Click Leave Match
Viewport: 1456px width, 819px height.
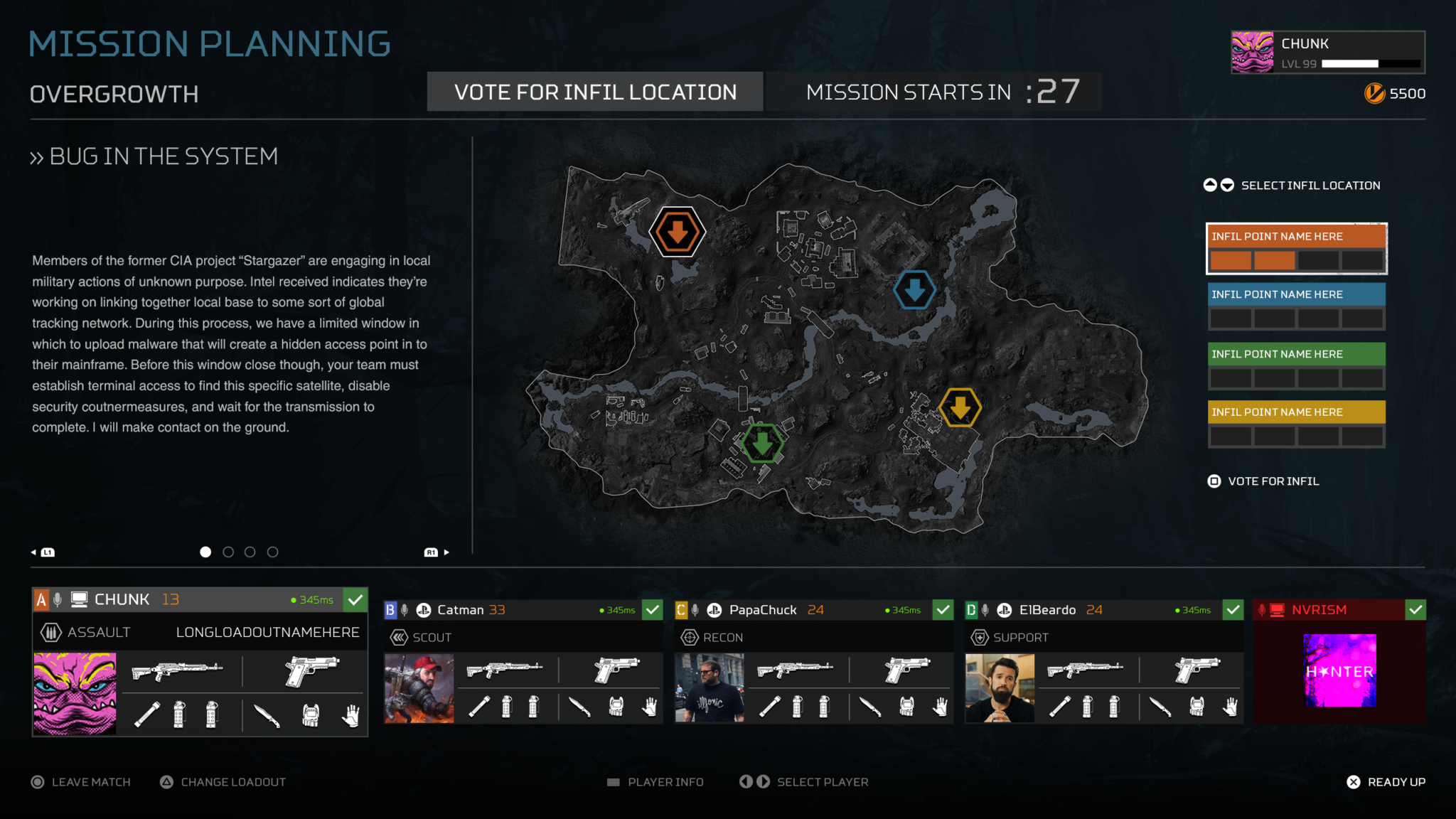81,782
